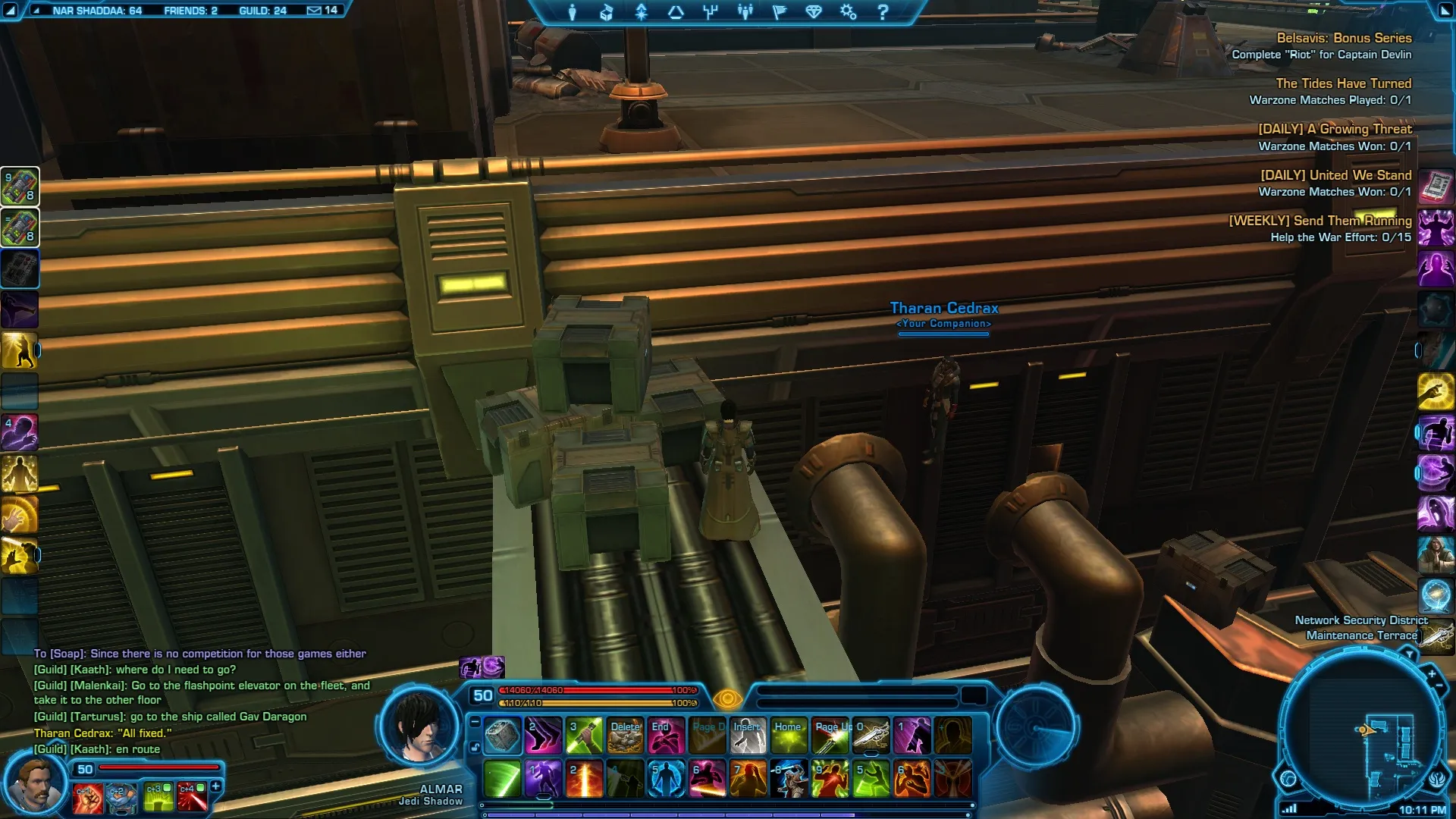Screen dimensions: 1456x819
Task: Open the world map globe button beside the minimap
Action: [x=1288, y=778]
